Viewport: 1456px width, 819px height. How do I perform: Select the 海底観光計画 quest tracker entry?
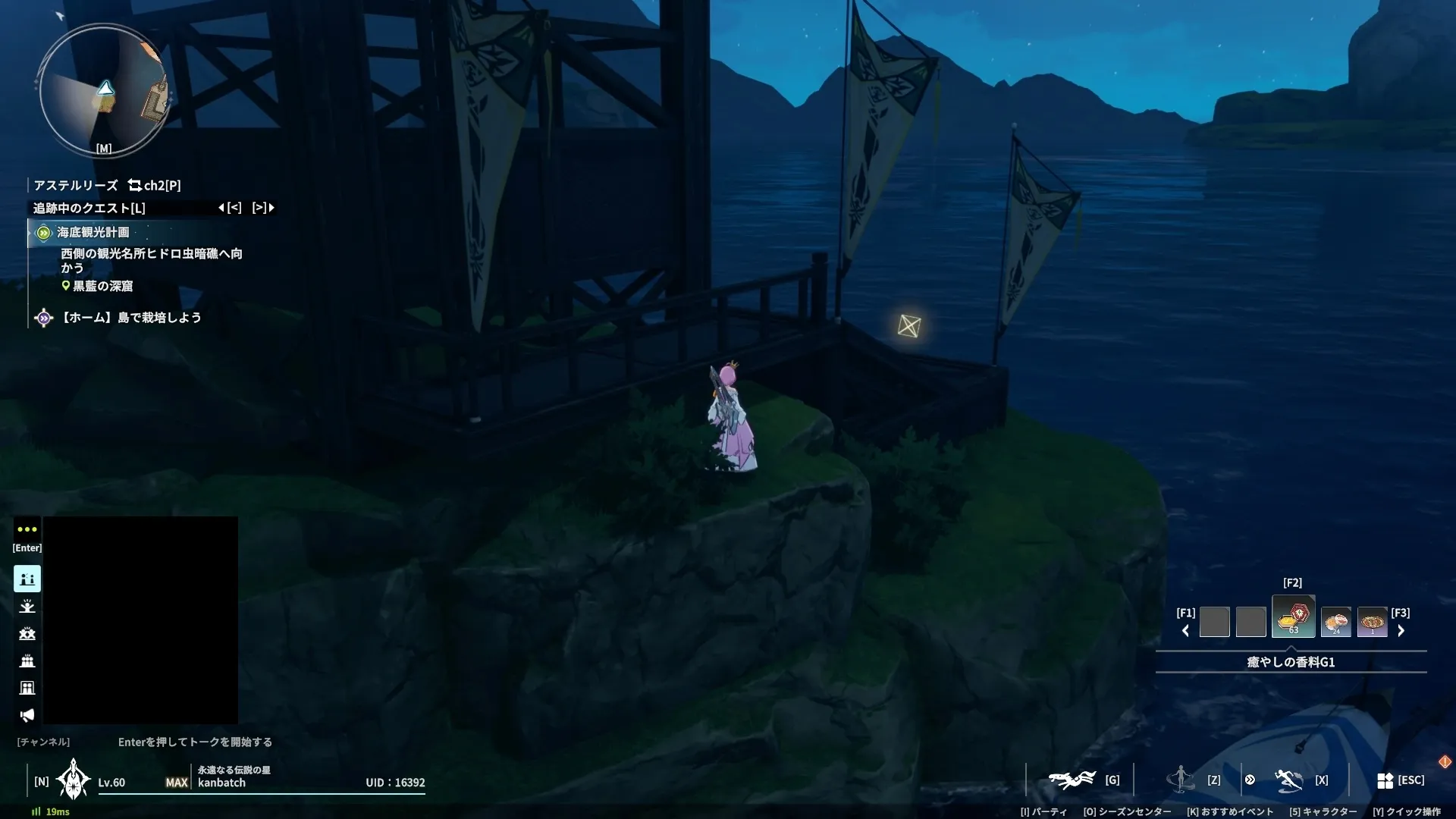pos(93,232)
